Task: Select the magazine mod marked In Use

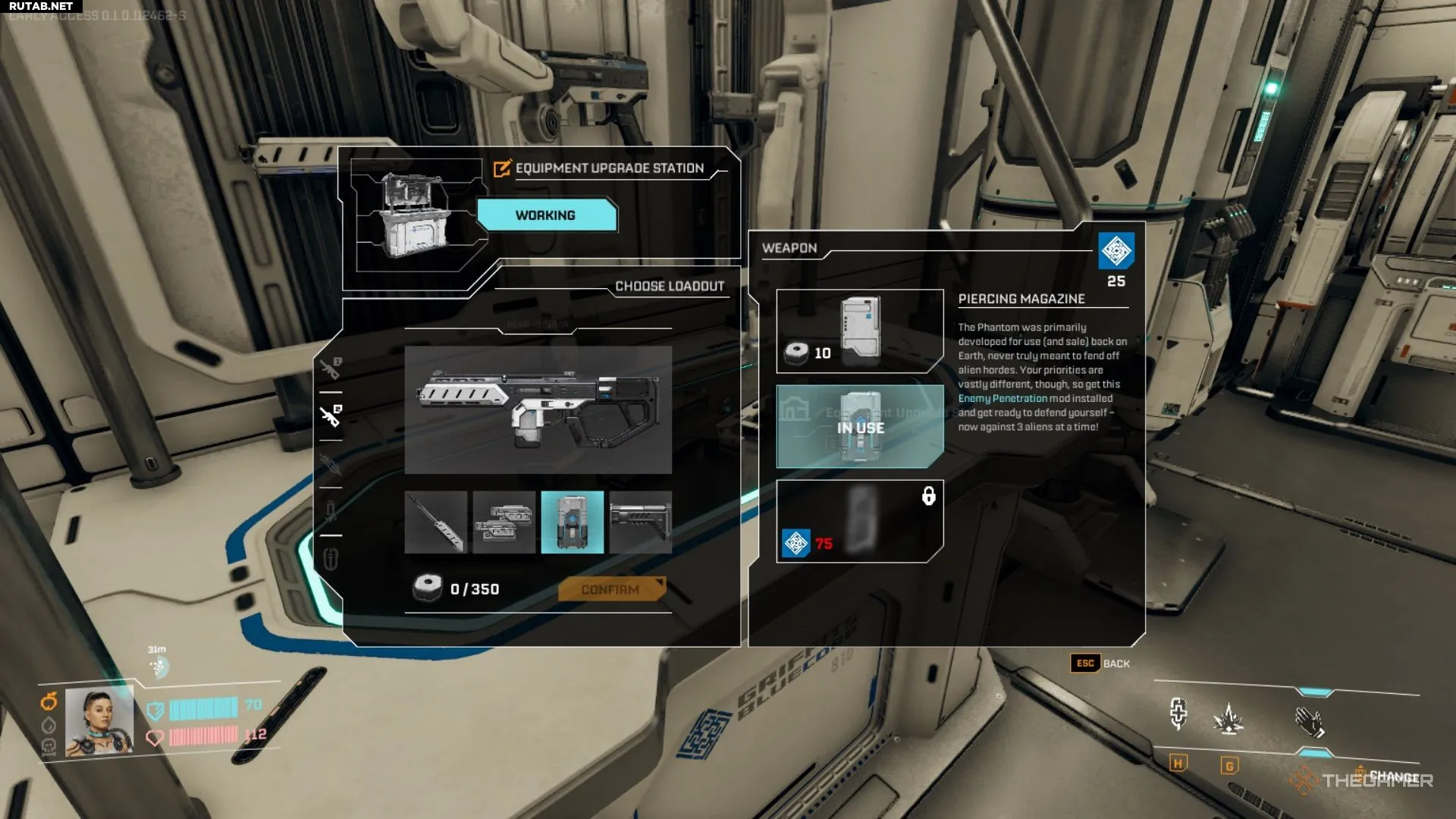Action: 859,426
